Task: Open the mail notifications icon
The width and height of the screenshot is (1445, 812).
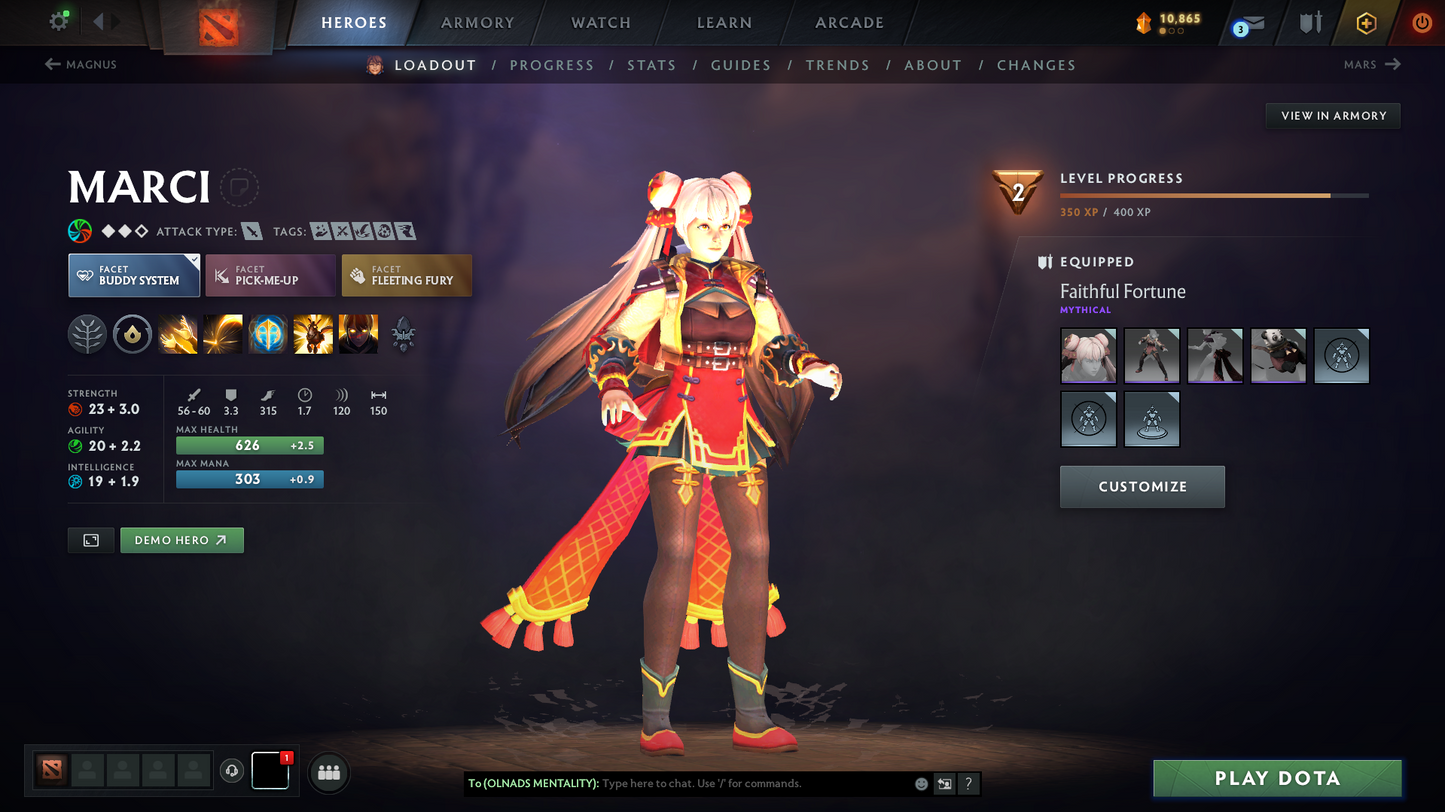Action: (x=1249, y=23)
